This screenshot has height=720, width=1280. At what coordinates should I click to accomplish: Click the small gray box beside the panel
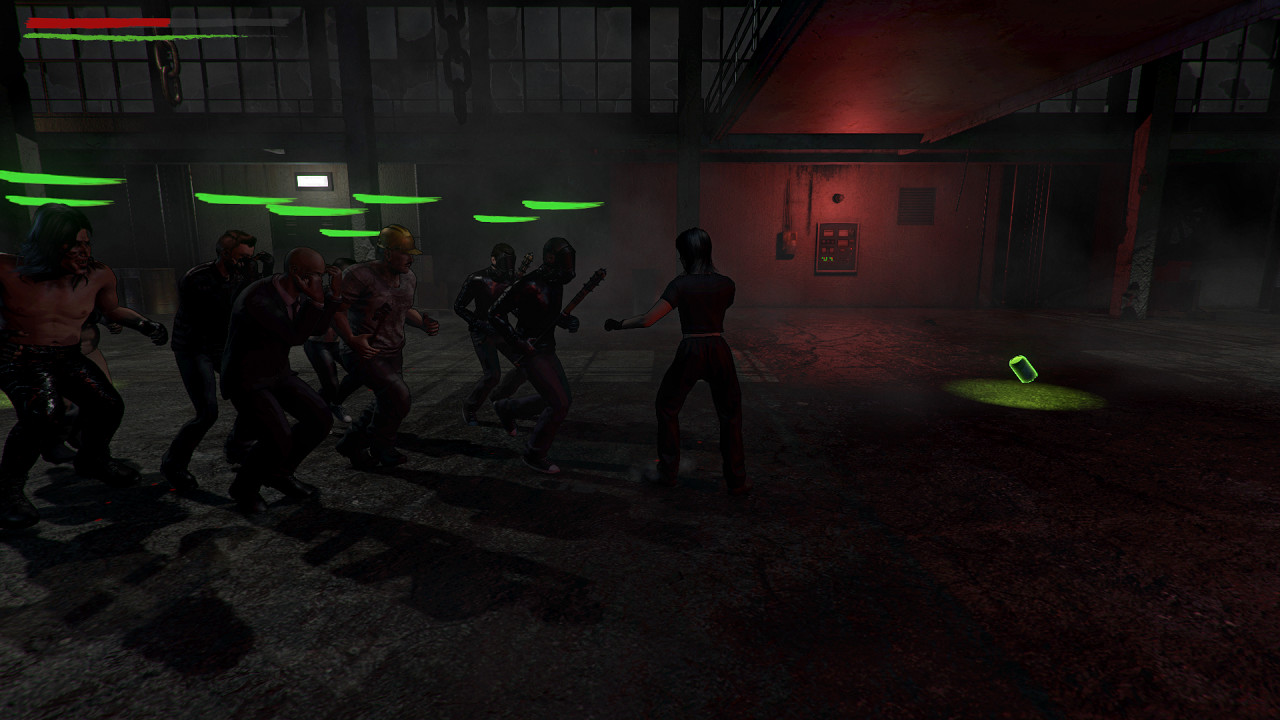pos(788,240)
